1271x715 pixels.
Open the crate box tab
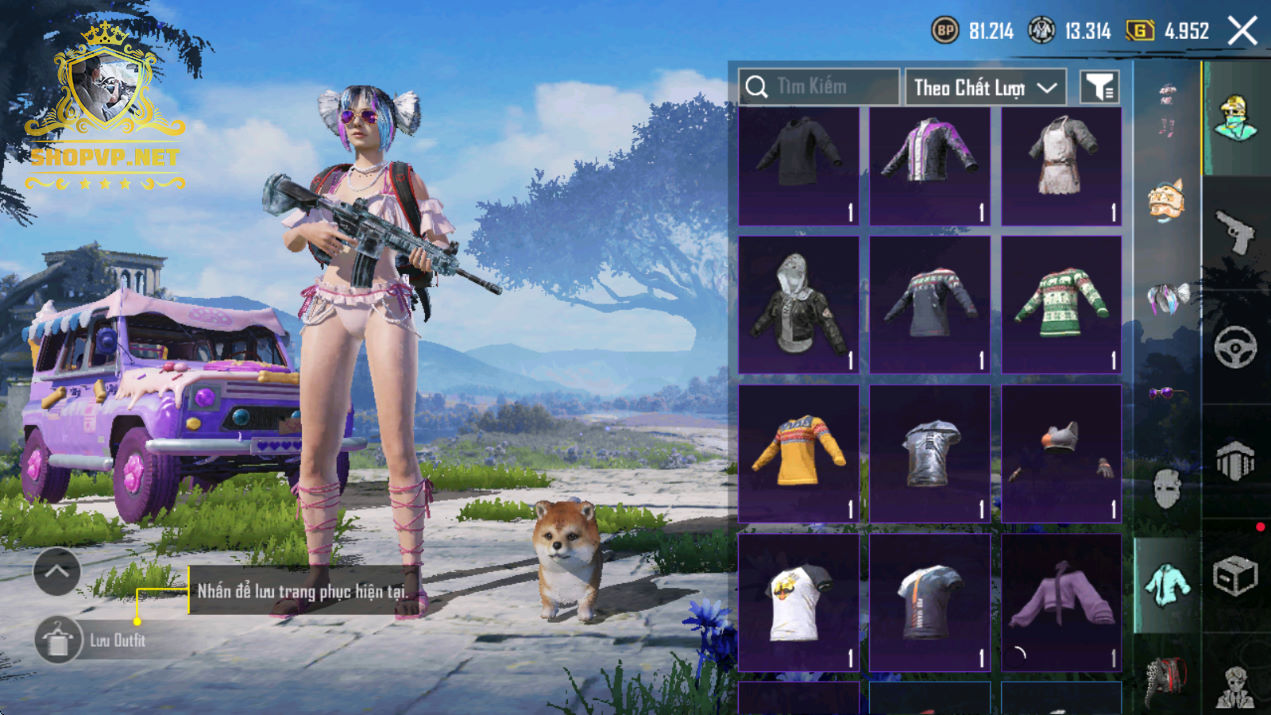pos(1236,576)
